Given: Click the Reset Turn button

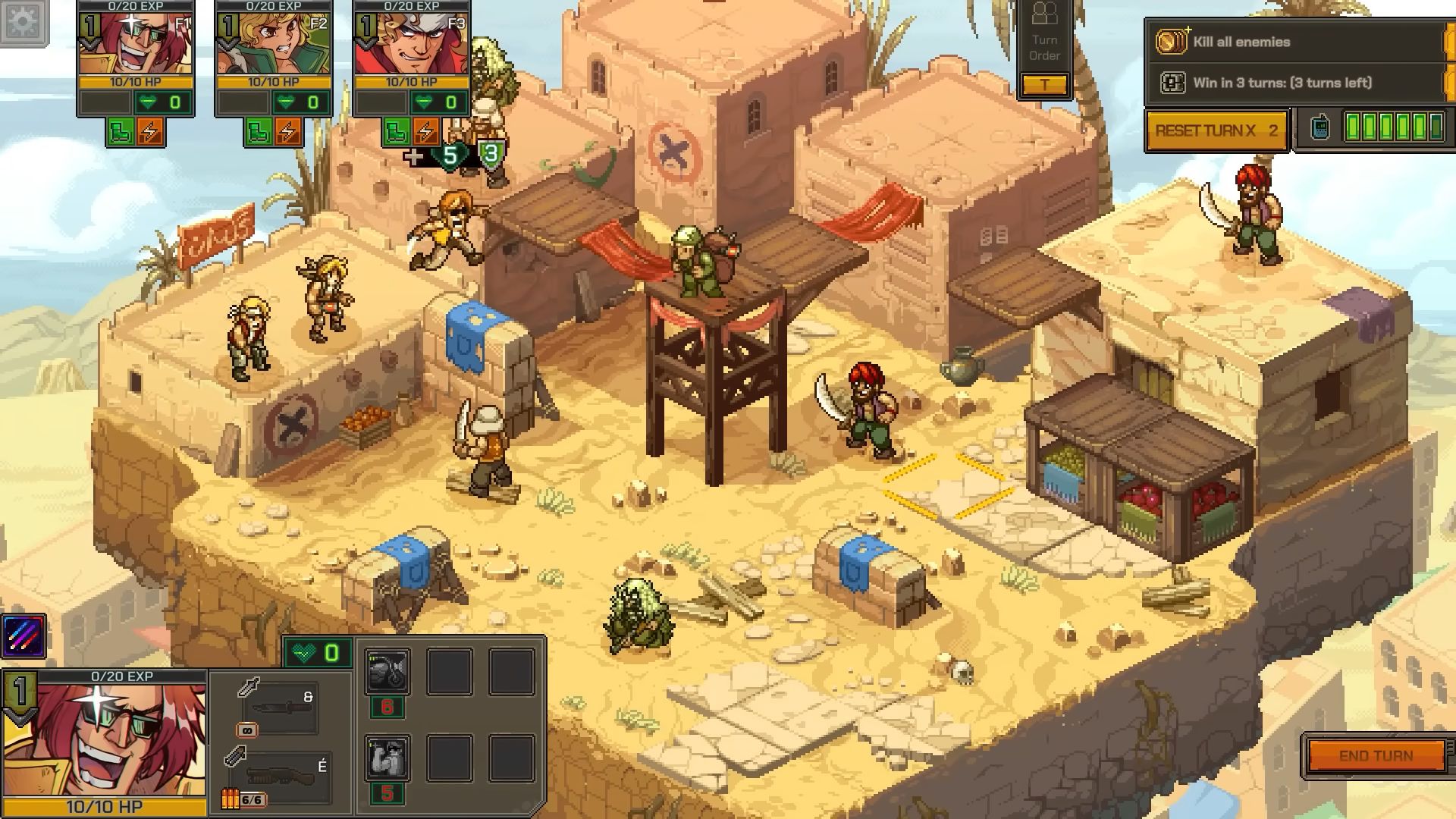Looking at the screenshot, I should point(1216,130).
